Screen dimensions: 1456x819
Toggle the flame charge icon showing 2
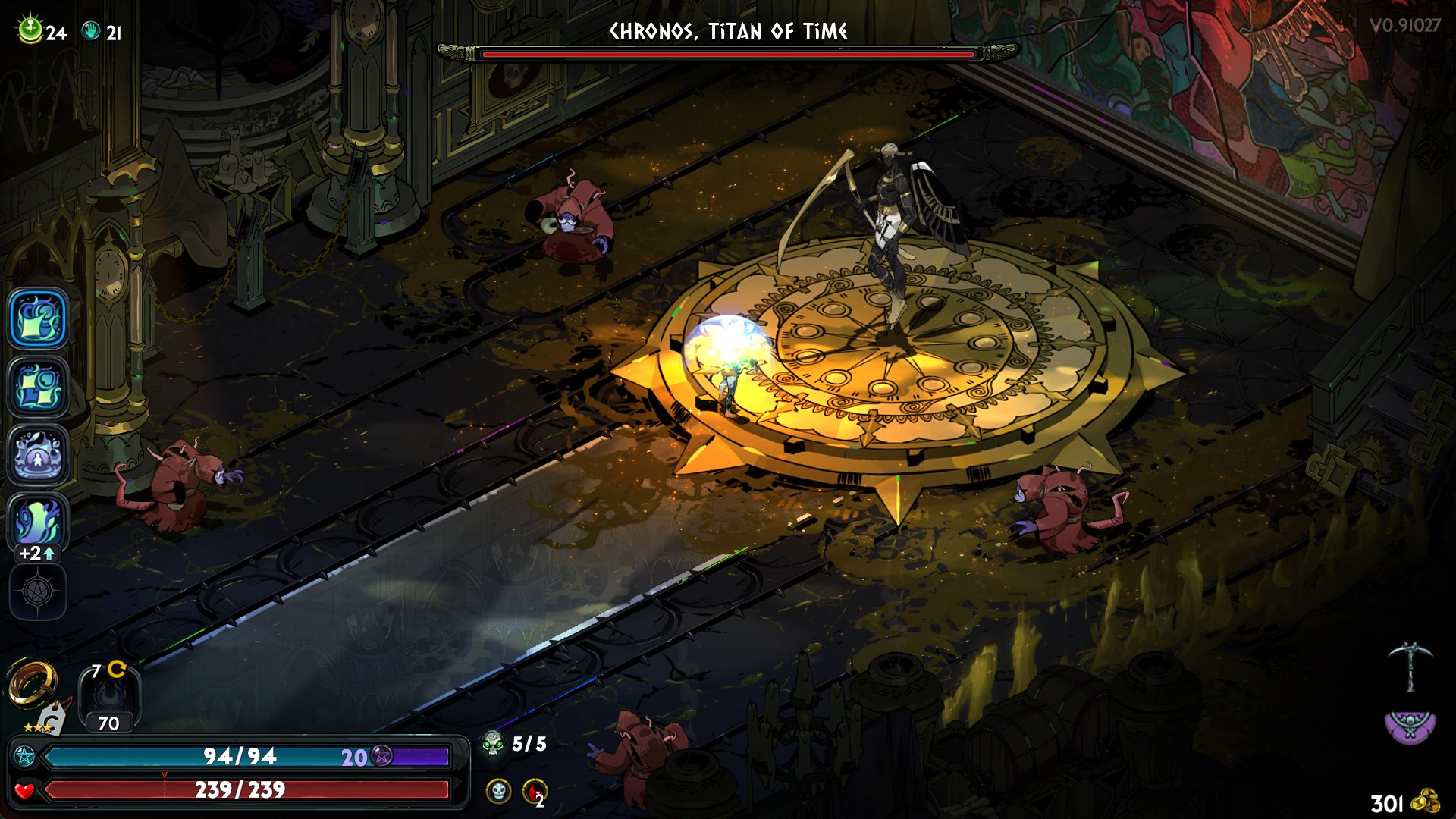(535, 792)
